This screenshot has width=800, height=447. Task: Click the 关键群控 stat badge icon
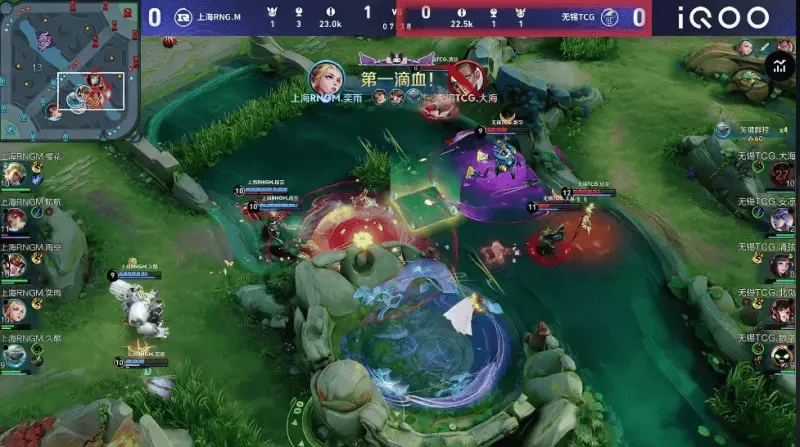(x=724, y=130)
